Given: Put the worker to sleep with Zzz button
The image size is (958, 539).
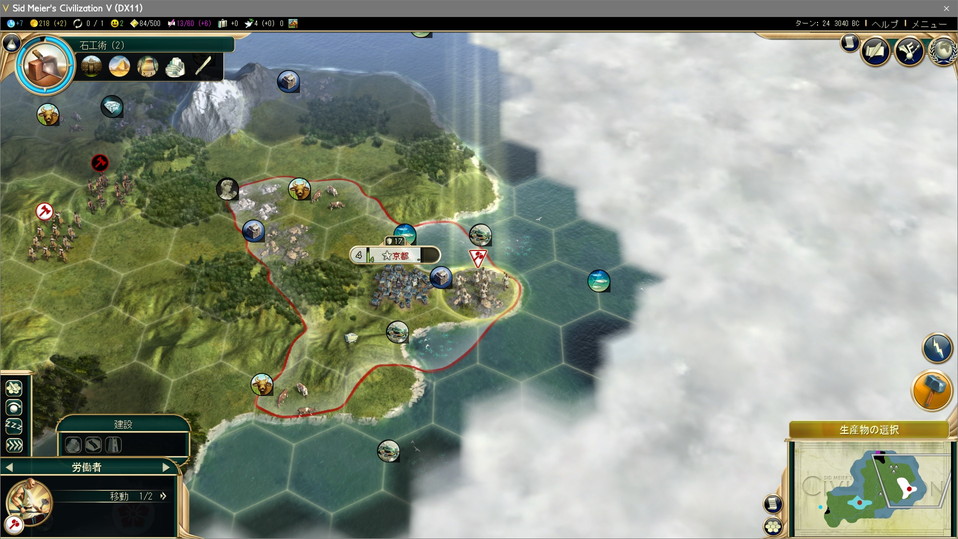Looking at the screenshot, I should (14, 426).
